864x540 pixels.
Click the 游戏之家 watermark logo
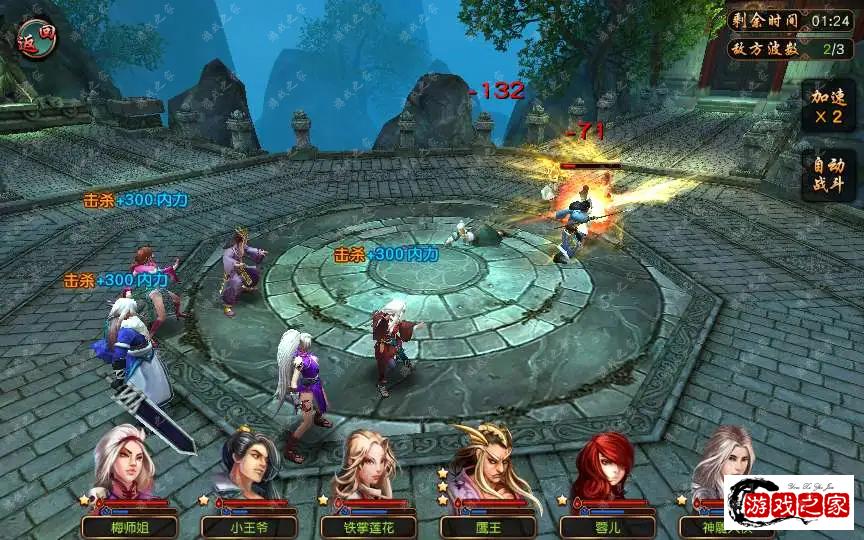(789, 502)
